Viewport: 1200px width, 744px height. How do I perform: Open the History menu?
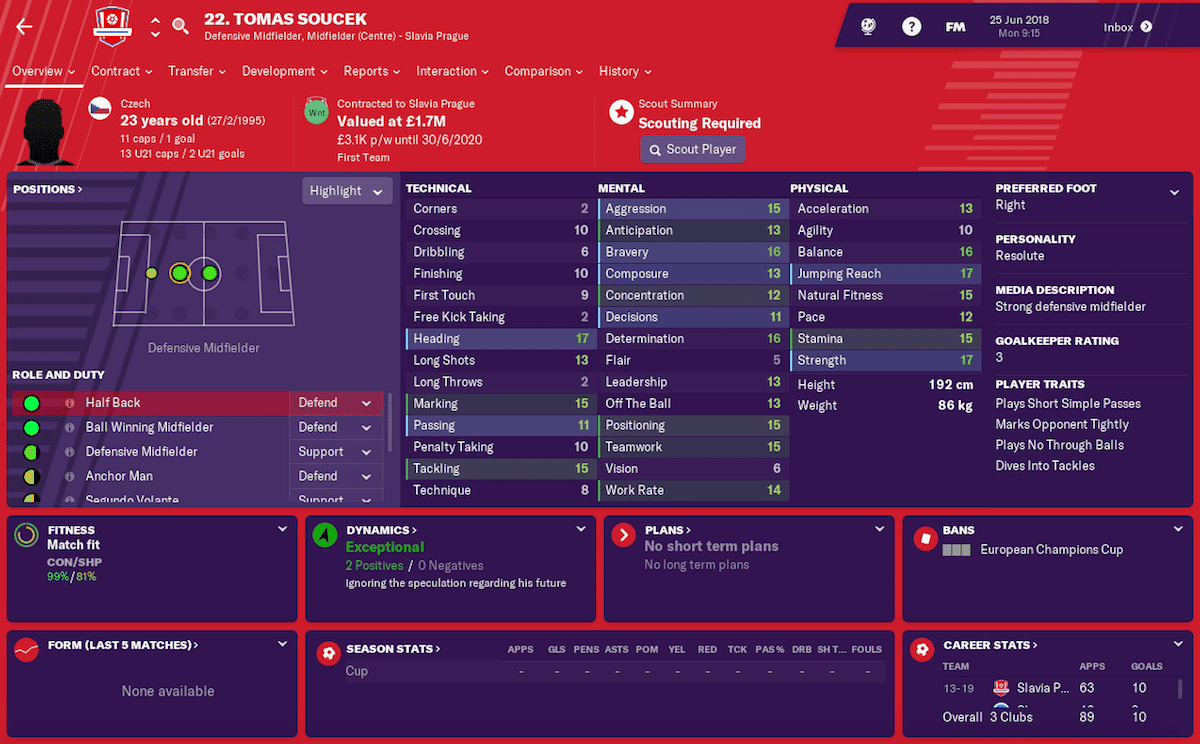pyautogui.click(x=625, y=71)
